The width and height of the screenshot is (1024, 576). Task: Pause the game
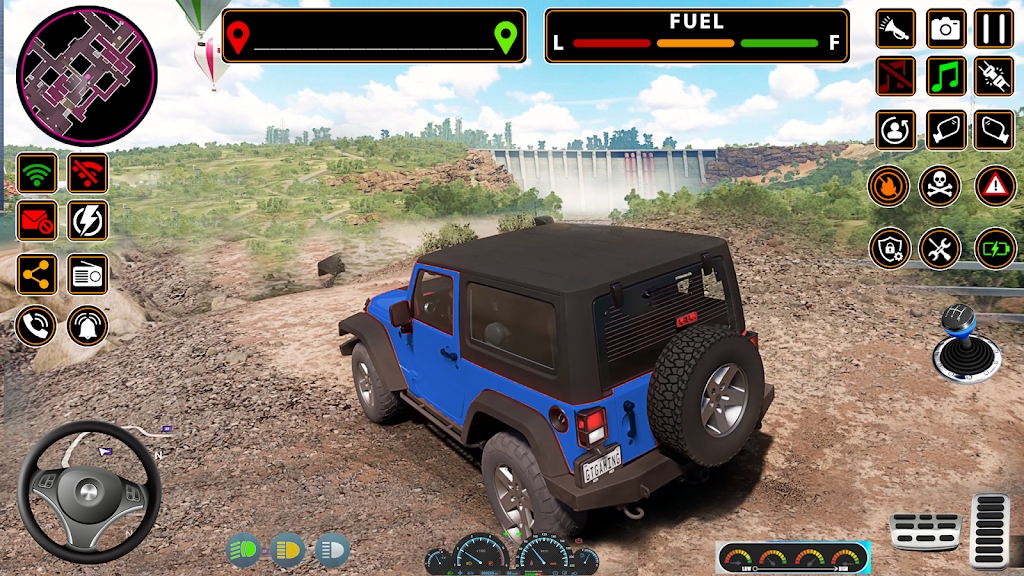tap(994, 28)
